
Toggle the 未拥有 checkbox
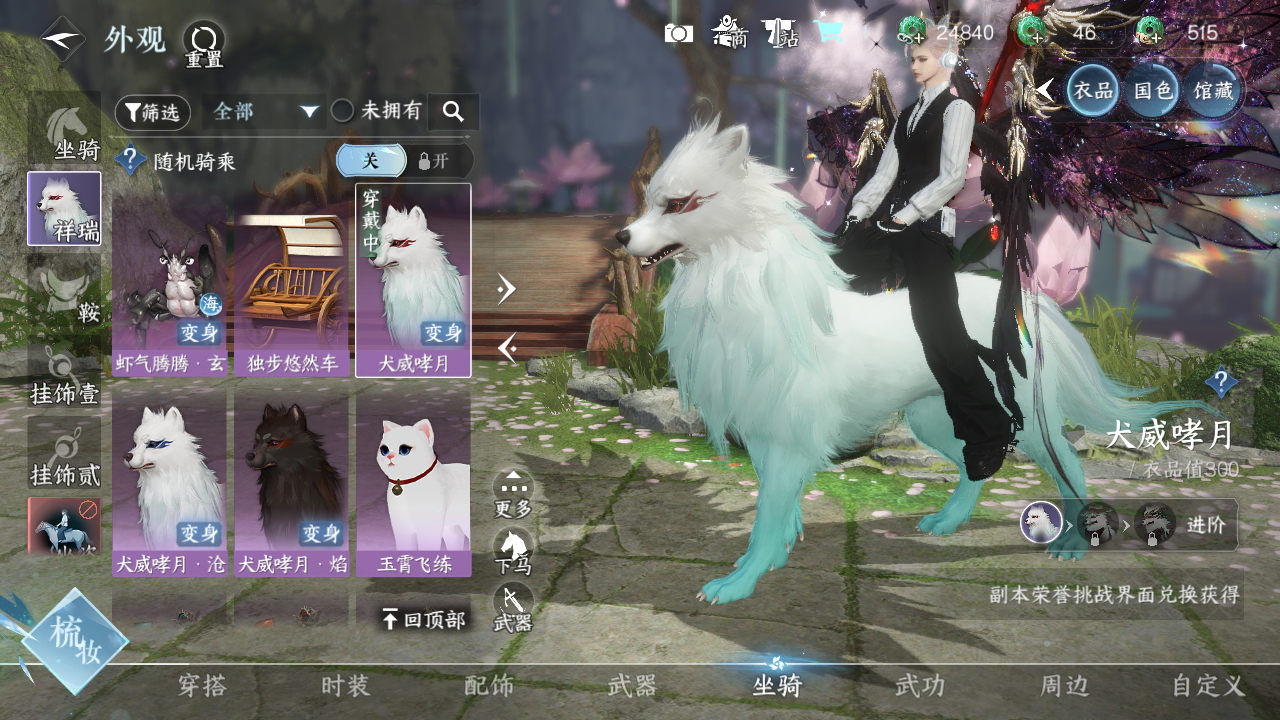point(343,111)
